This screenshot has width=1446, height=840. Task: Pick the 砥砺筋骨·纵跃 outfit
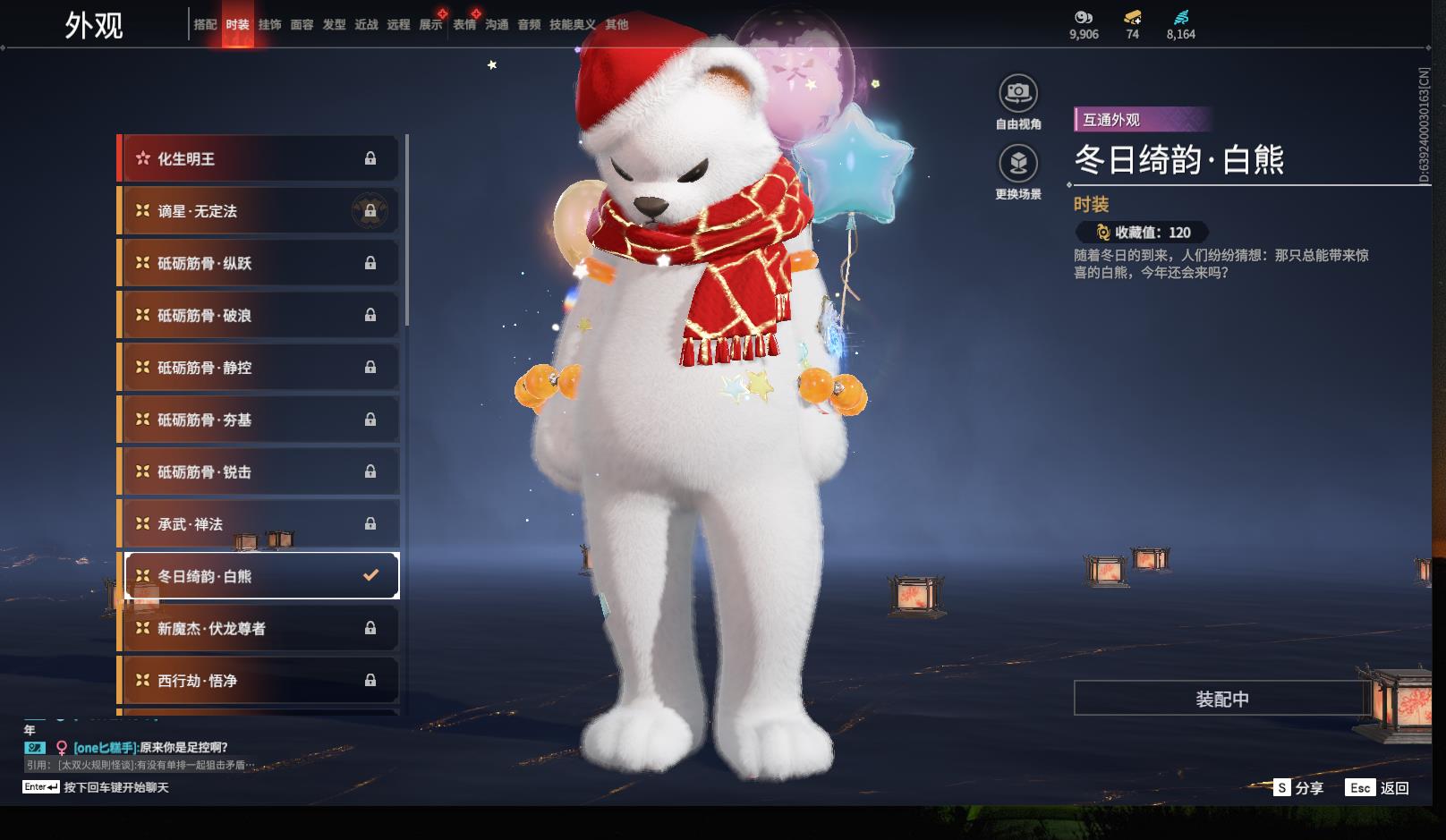point(258,263)
